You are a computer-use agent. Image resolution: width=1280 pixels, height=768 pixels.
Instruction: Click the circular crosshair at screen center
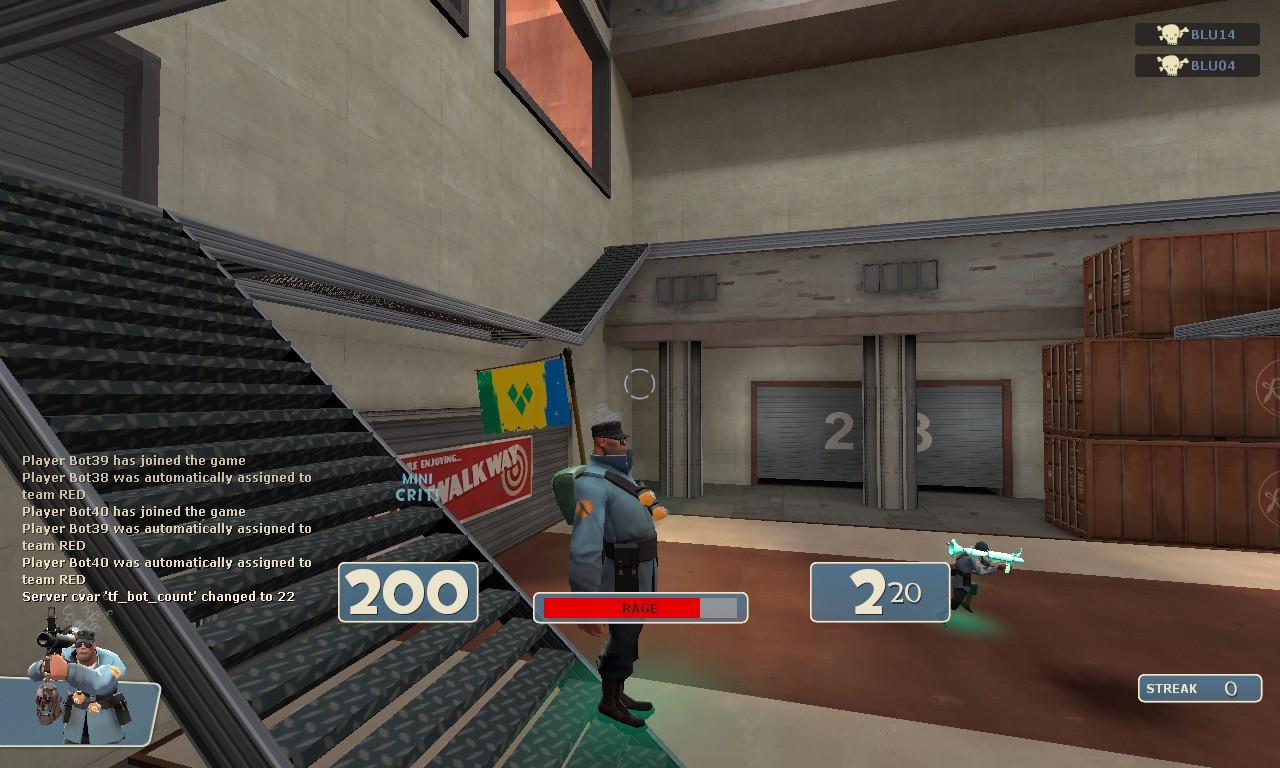pyautogui.click(x=640, y=383)
